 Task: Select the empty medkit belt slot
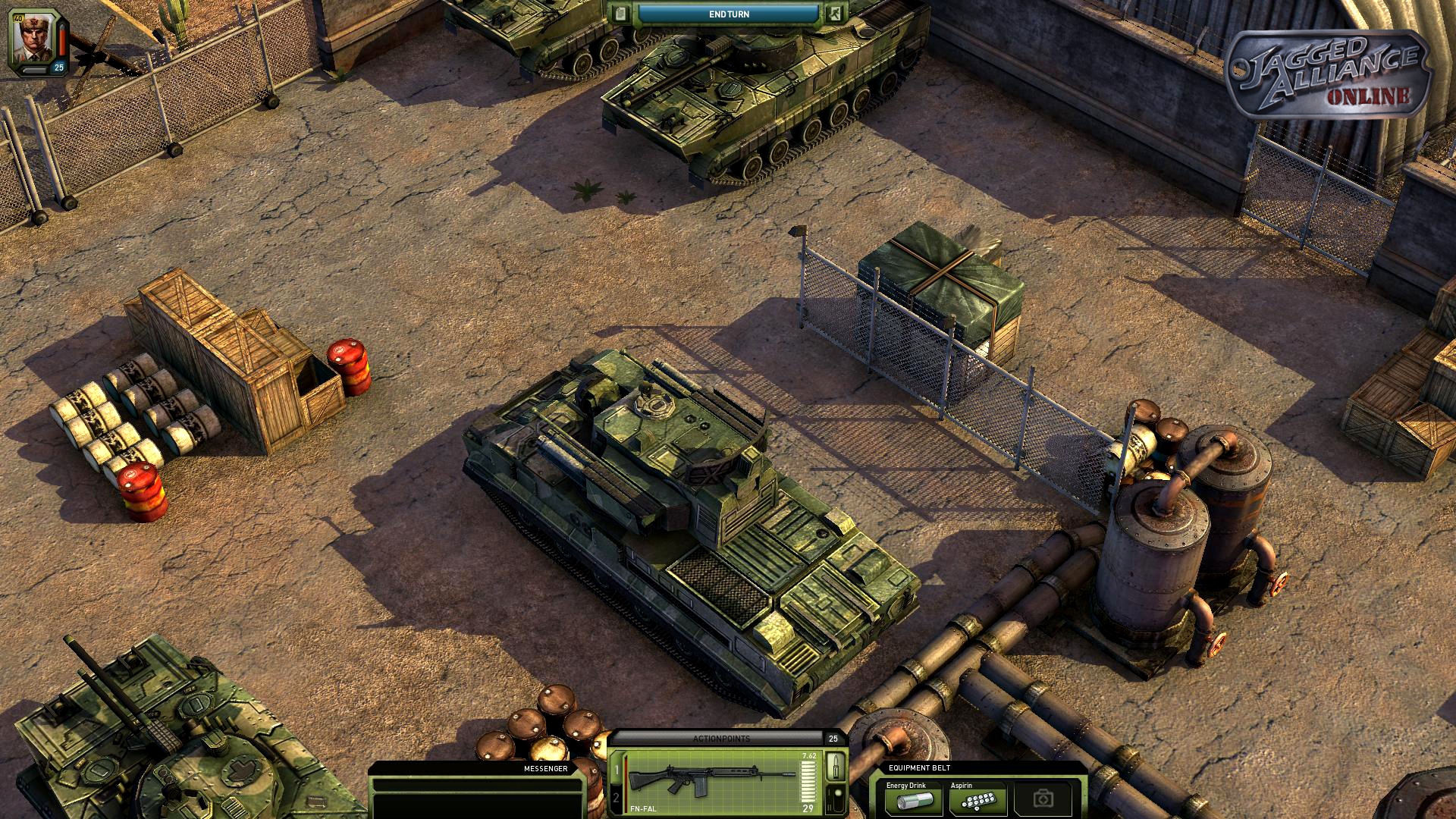point(1043,799)
